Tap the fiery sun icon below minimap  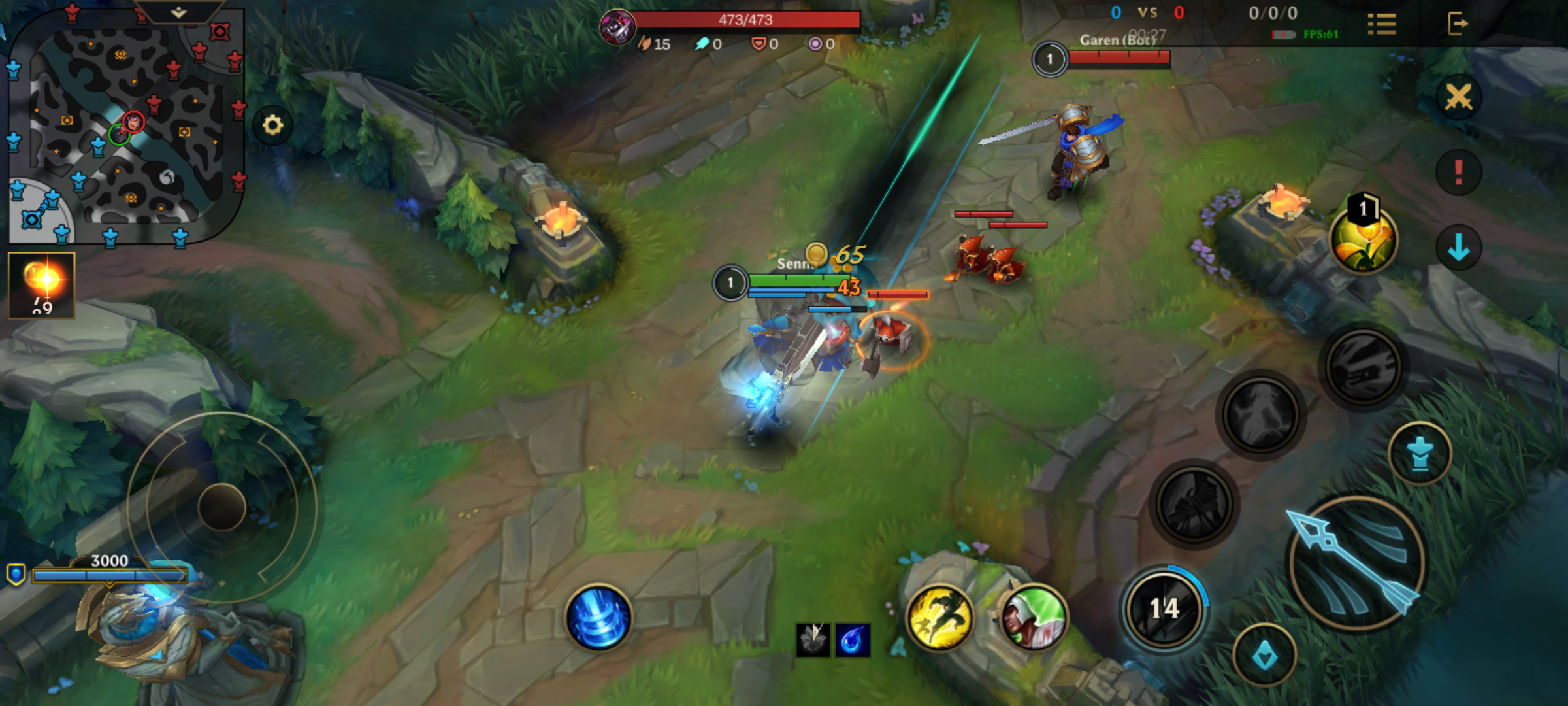point(42,285)
